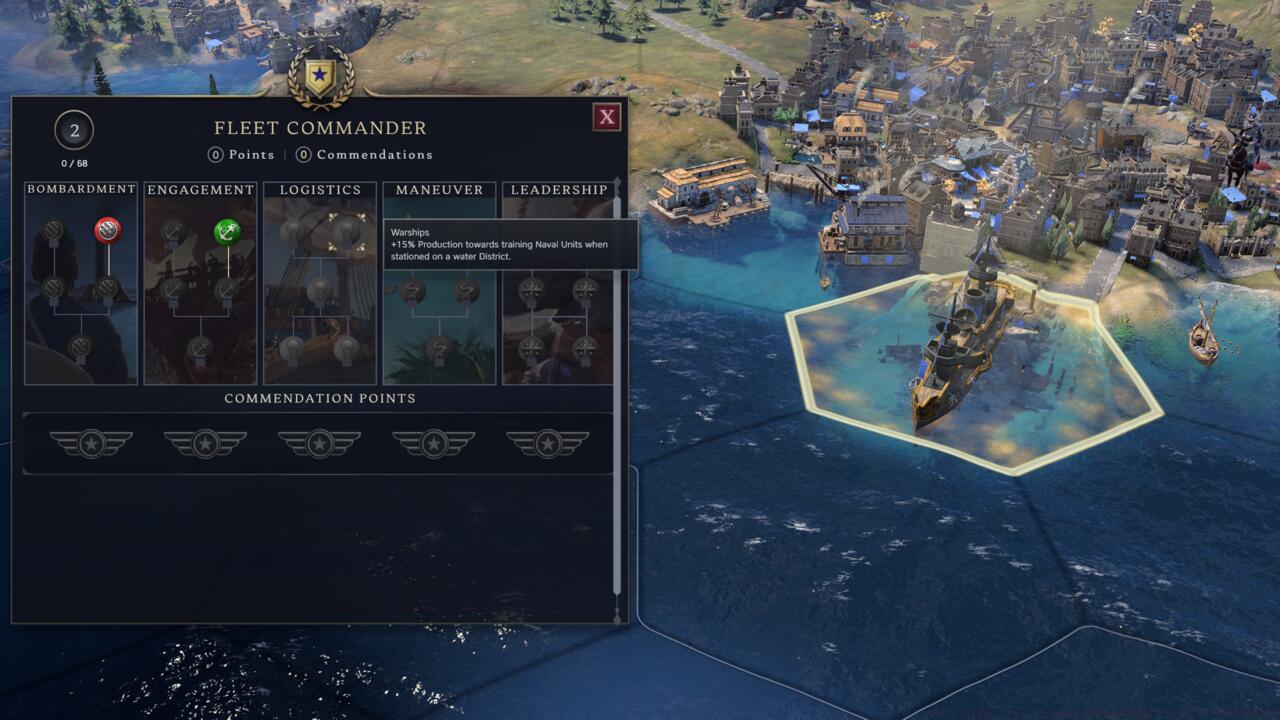Toggle the bottom Bombardment skill node
1280x720 pixels.
click(80, 347)
